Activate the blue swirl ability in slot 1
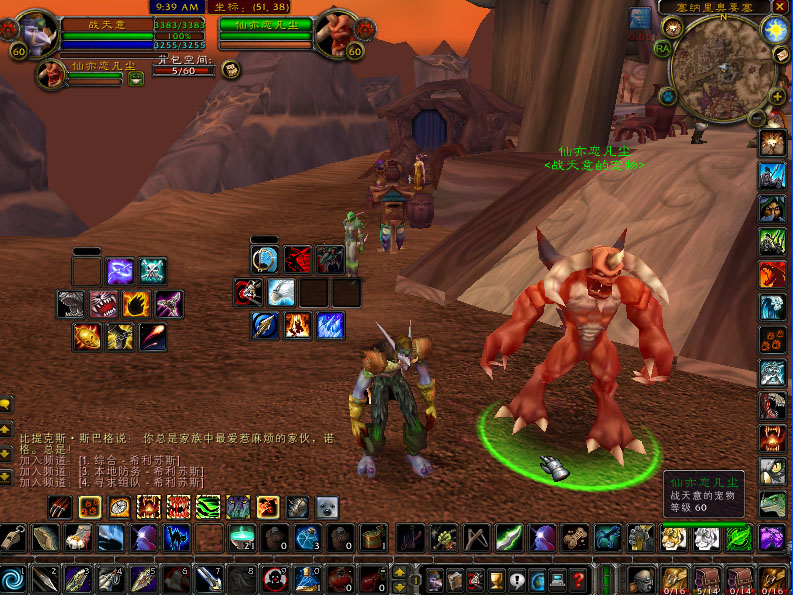793x595 pixels. coord(13,578)
